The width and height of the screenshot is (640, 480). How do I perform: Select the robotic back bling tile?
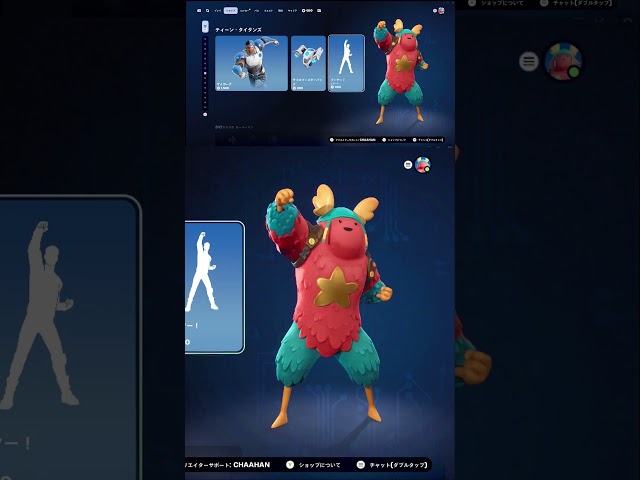308,63
